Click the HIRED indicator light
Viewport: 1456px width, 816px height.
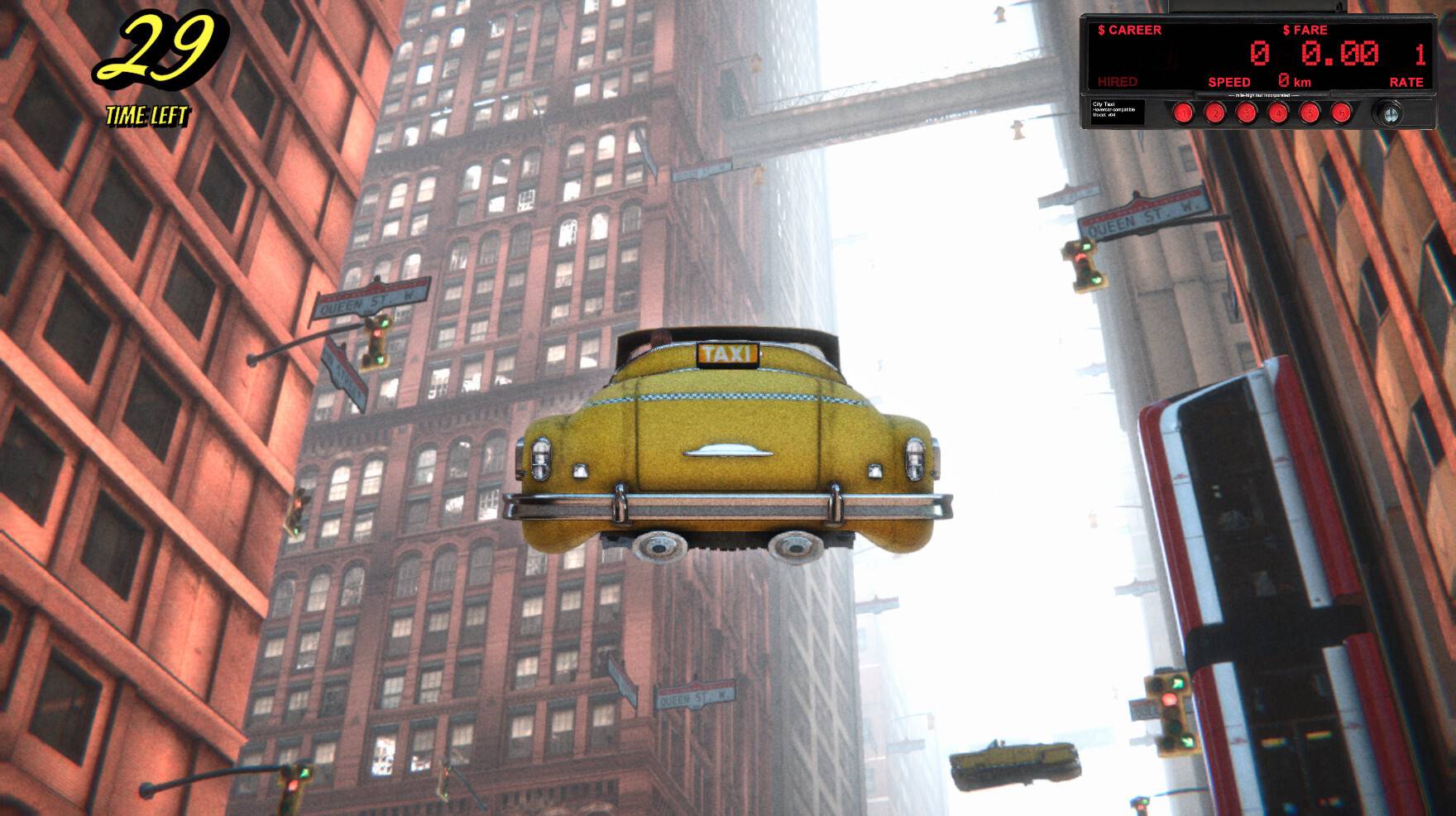point(1118,82)
